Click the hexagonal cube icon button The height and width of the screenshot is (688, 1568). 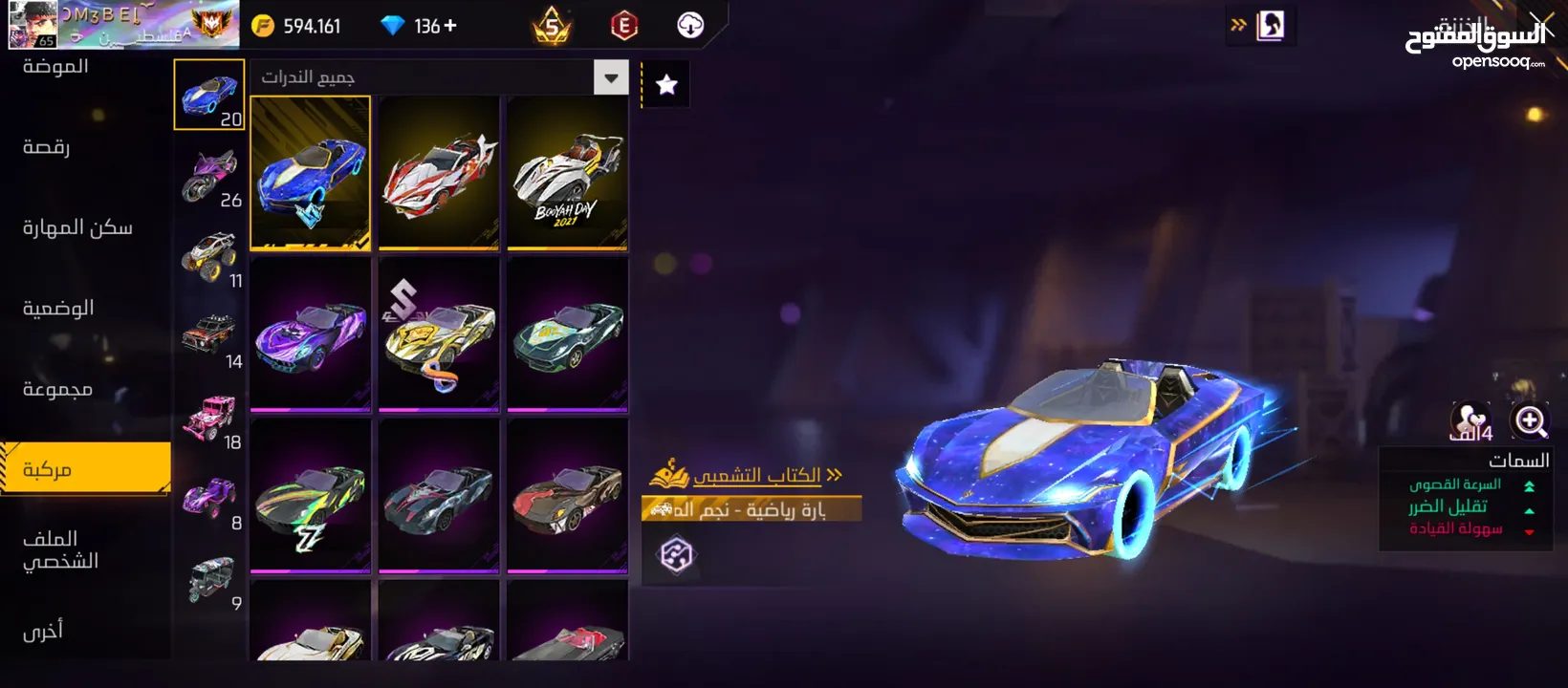[x=676, y=554]
